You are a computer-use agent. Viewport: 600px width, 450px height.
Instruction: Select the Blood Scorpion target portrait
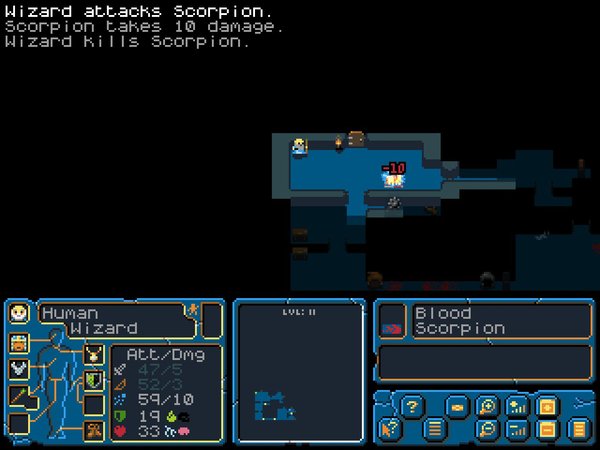click(390, 320)
